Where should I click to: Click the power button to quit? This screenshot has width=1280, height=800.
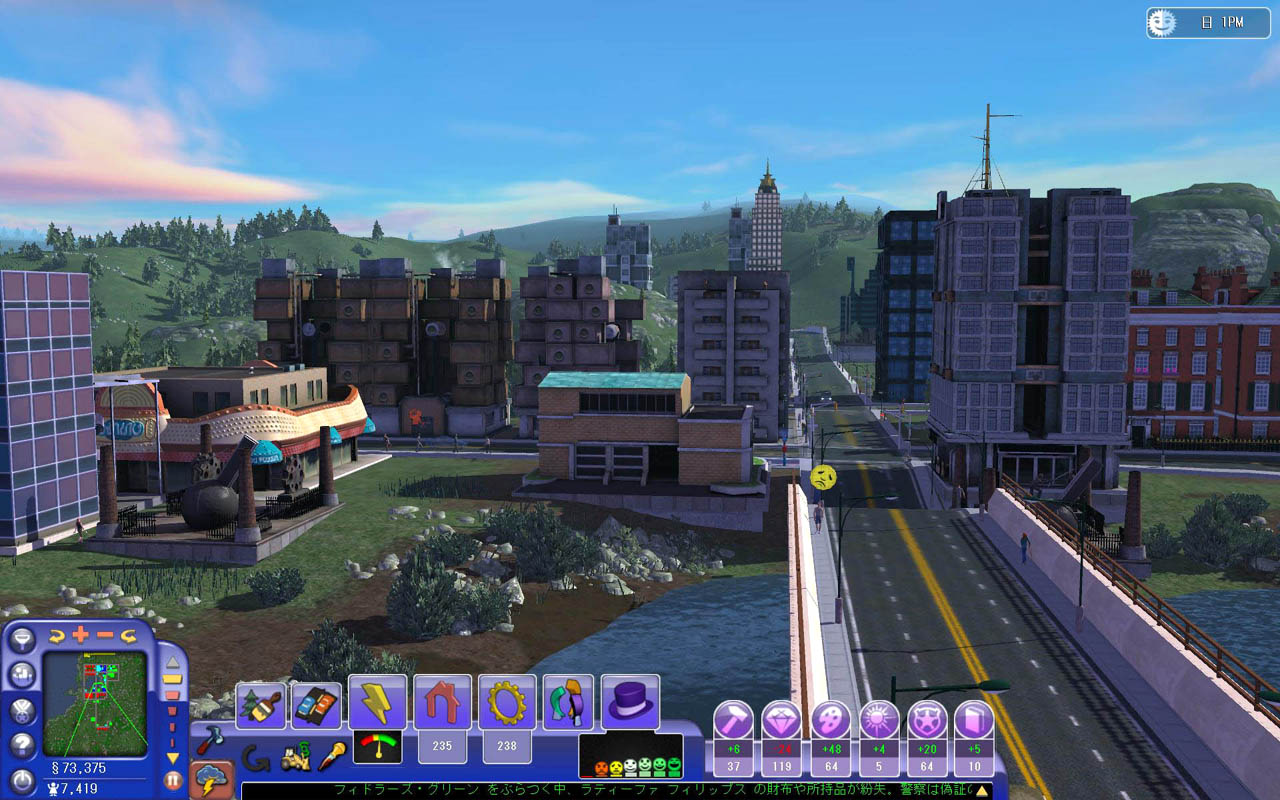22,780
